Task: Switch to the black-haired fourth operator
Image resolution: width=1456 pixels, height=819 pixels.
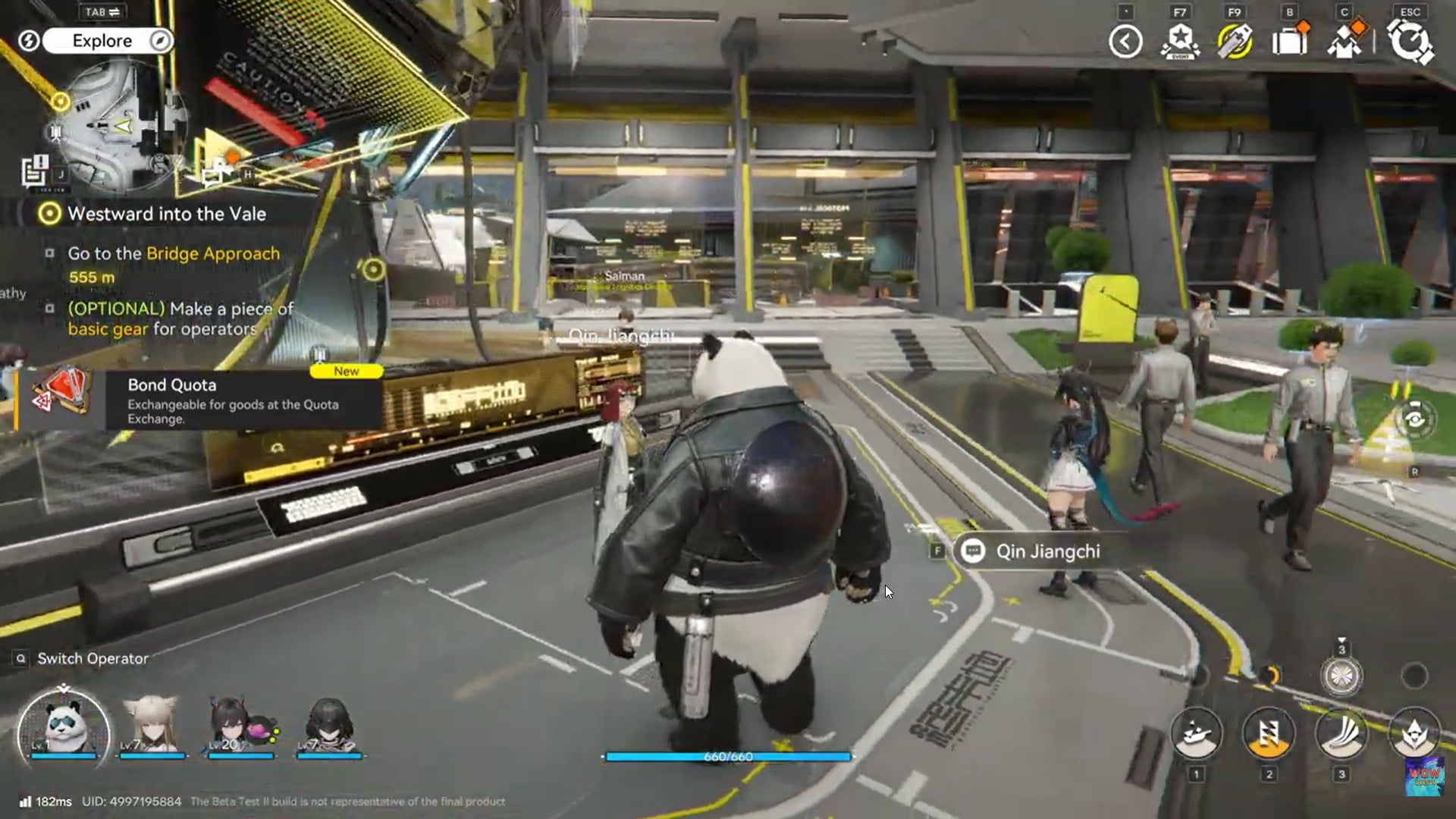Action: (x=328, y=726)
